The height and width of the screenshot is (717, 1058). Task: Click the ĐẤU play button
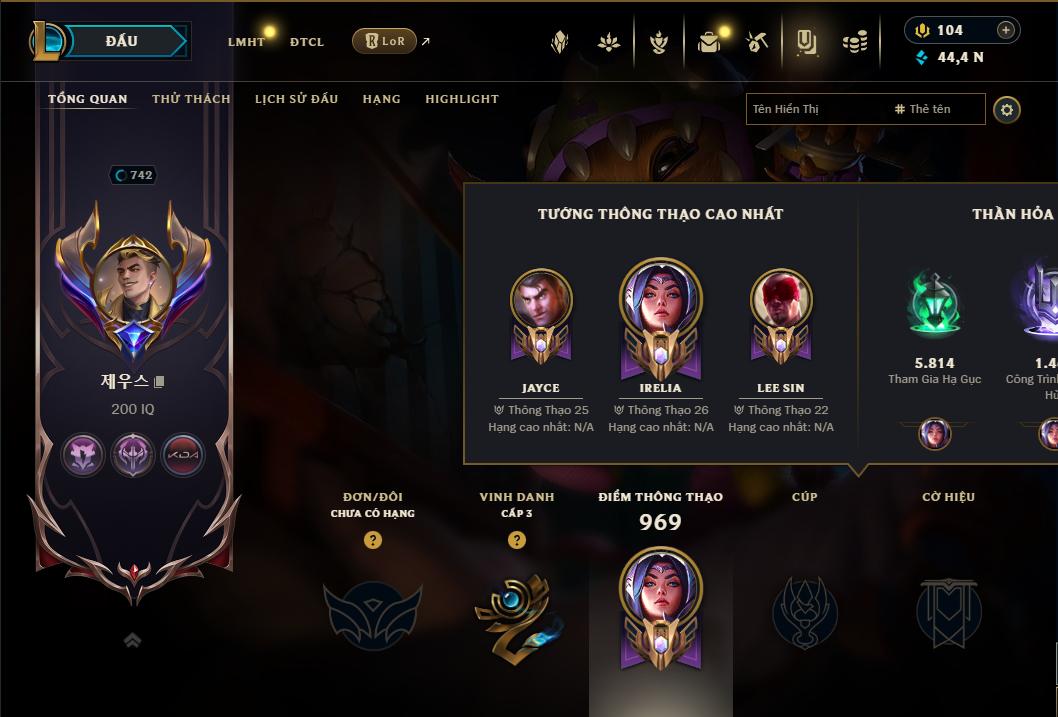pos(120,41)
